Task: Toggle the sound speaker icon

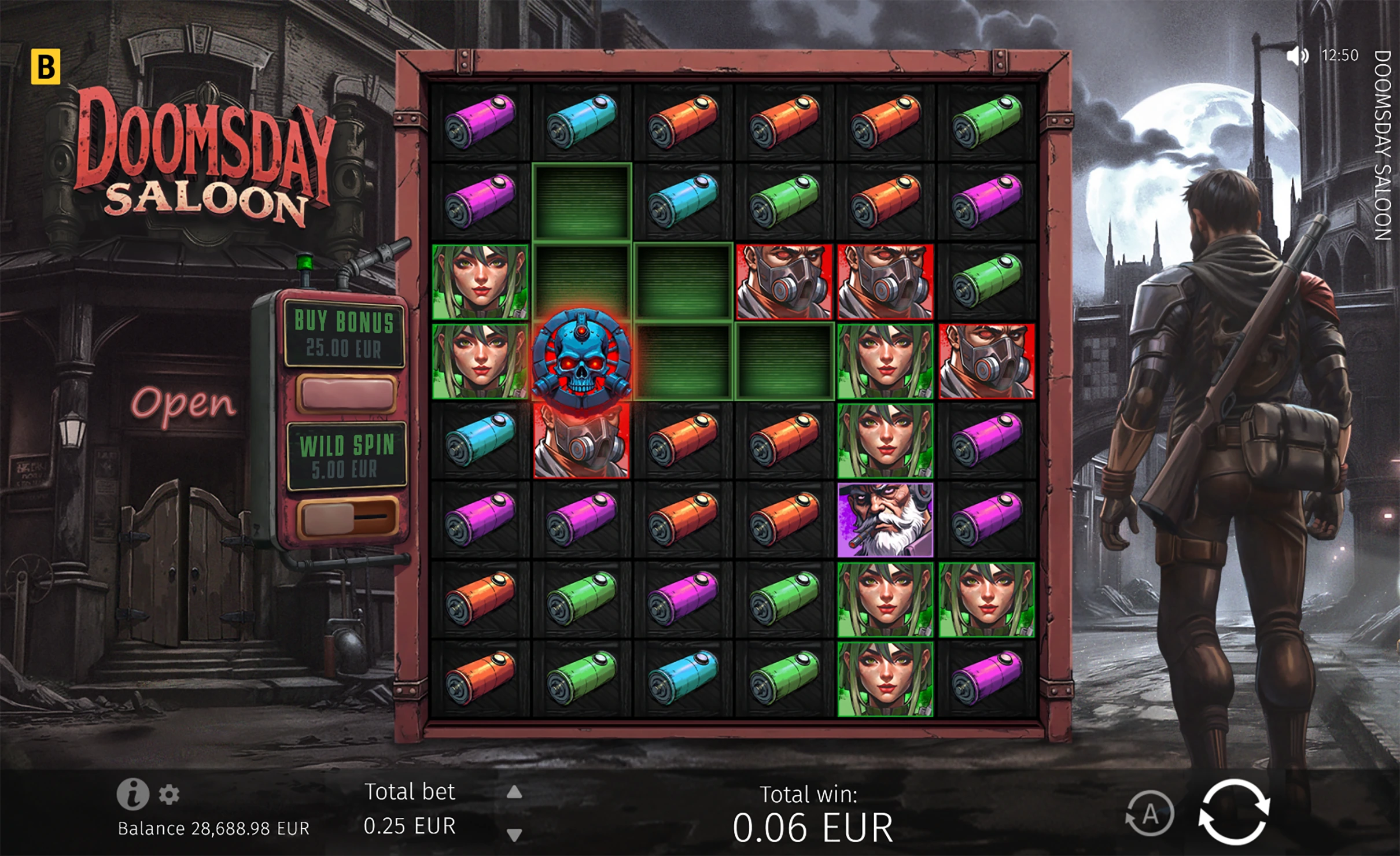Action: (1297, 56)
